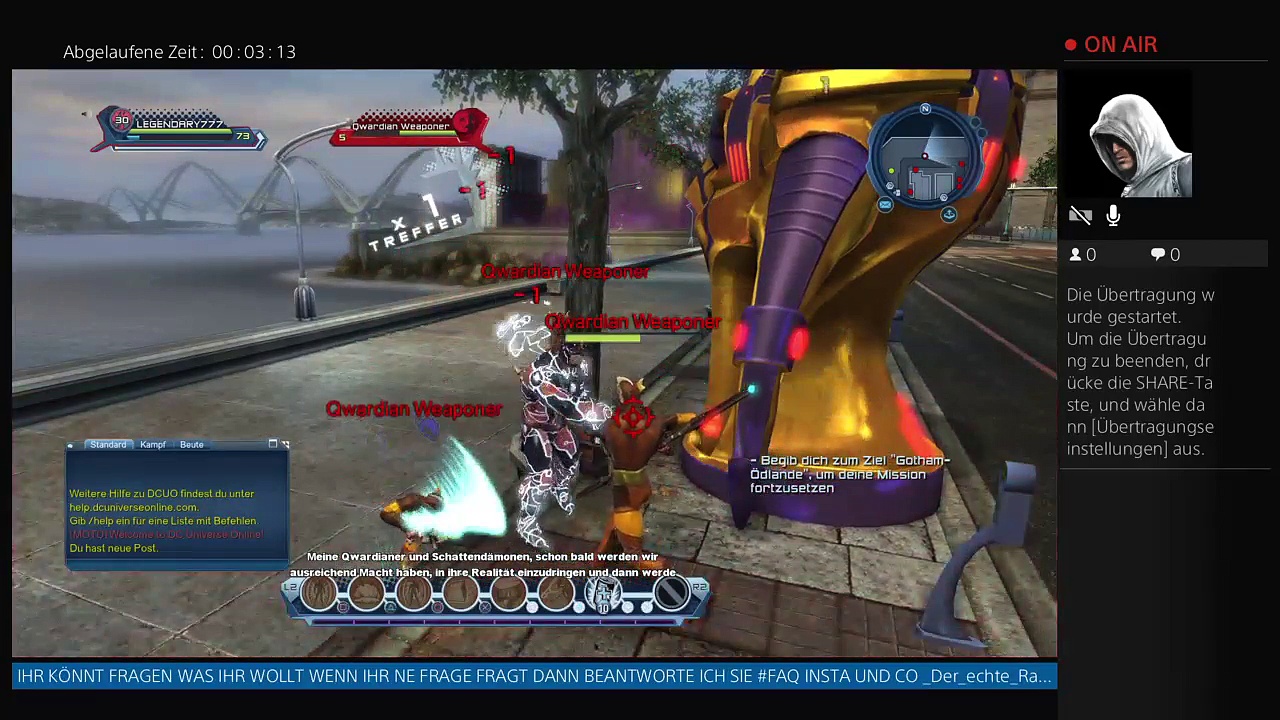Toggle the broadcast microphone icon
The height and width of the screenshot is (720, 1280).
[1114, 216]
